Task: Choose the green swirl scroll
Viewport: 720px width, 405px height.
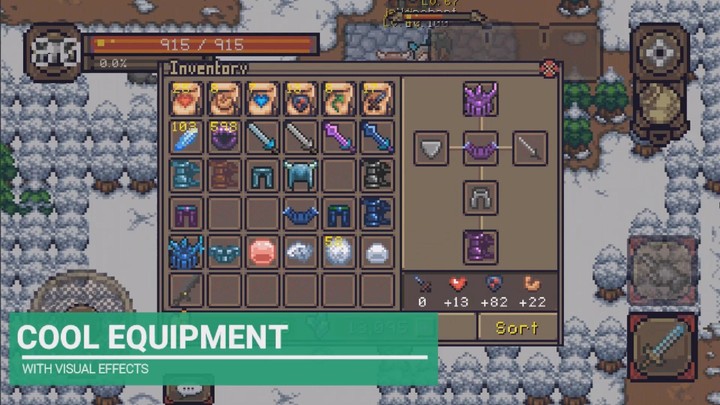Action: tap(339, 99)
